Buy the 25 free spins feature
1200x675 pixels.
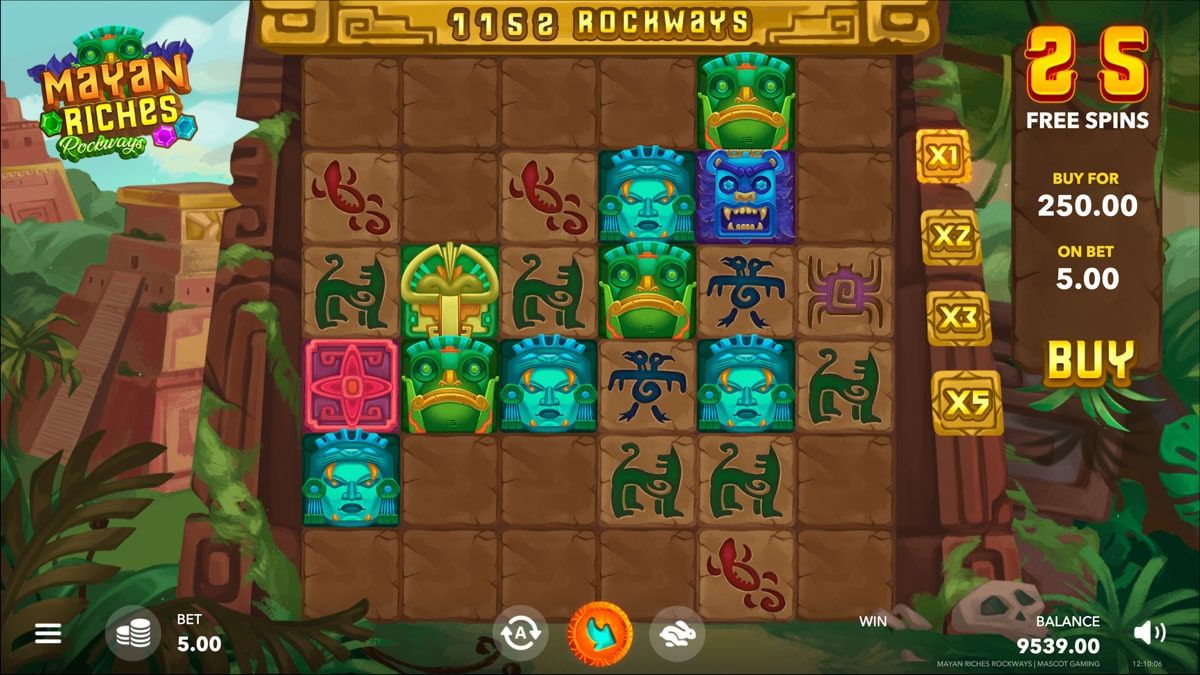tap(1090, 361)
